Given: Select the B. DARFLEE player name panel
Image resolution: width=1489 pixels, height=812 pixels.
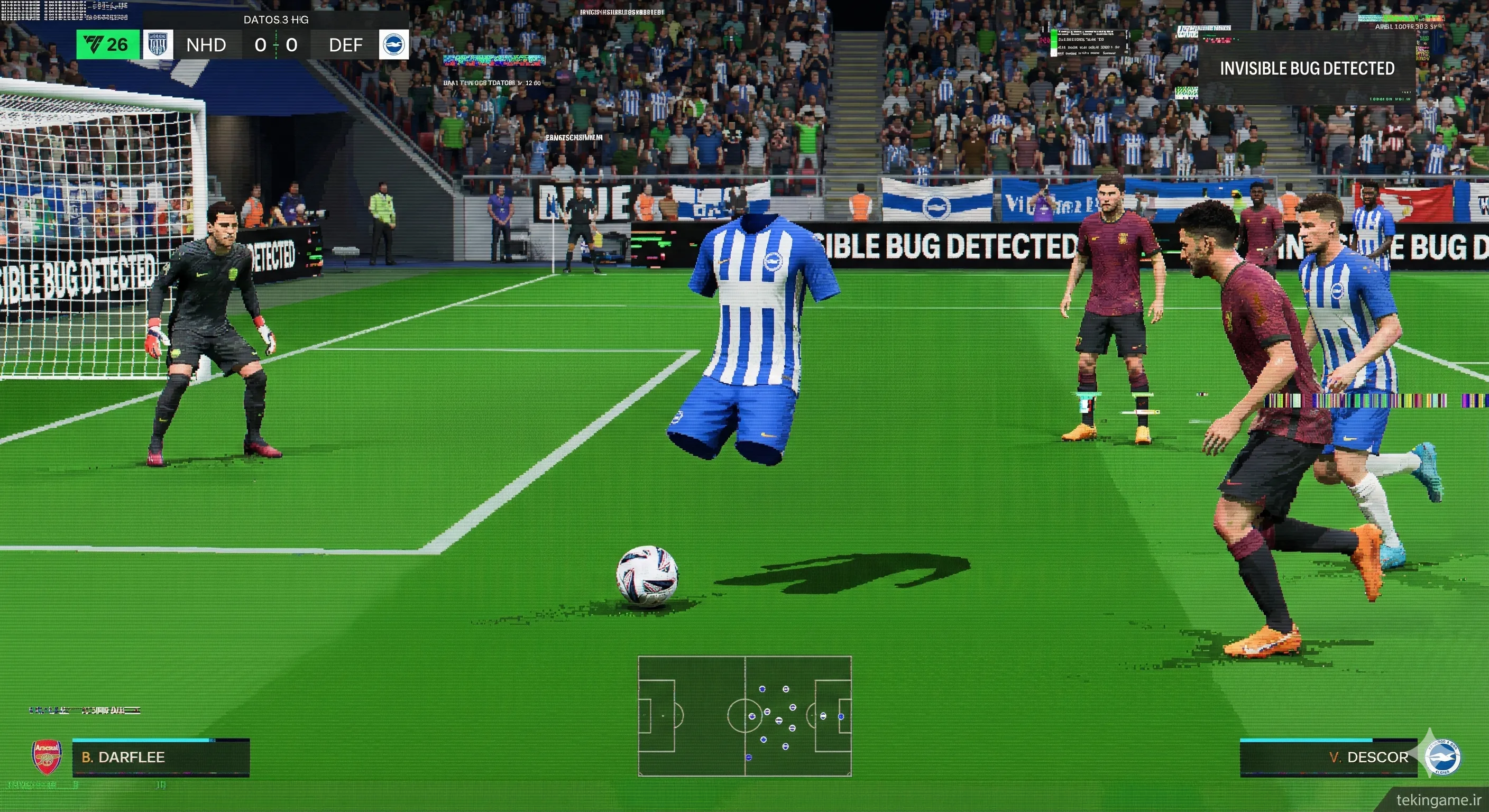Looking at the screenshot, I should tap(161, 757).
